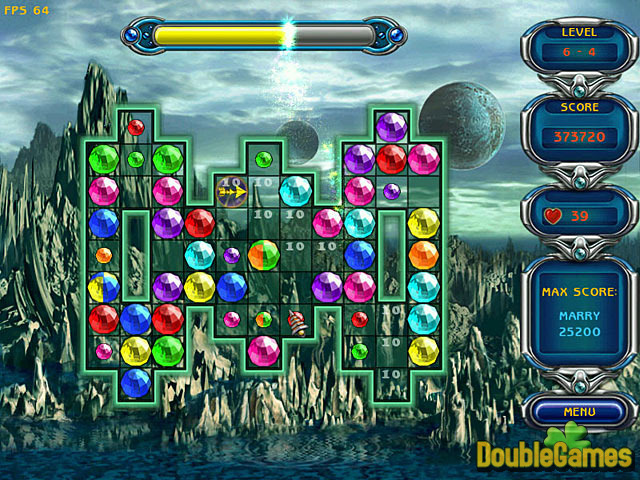
Task: Pick the large orange-green split gem
Action: tap(264, 255)
